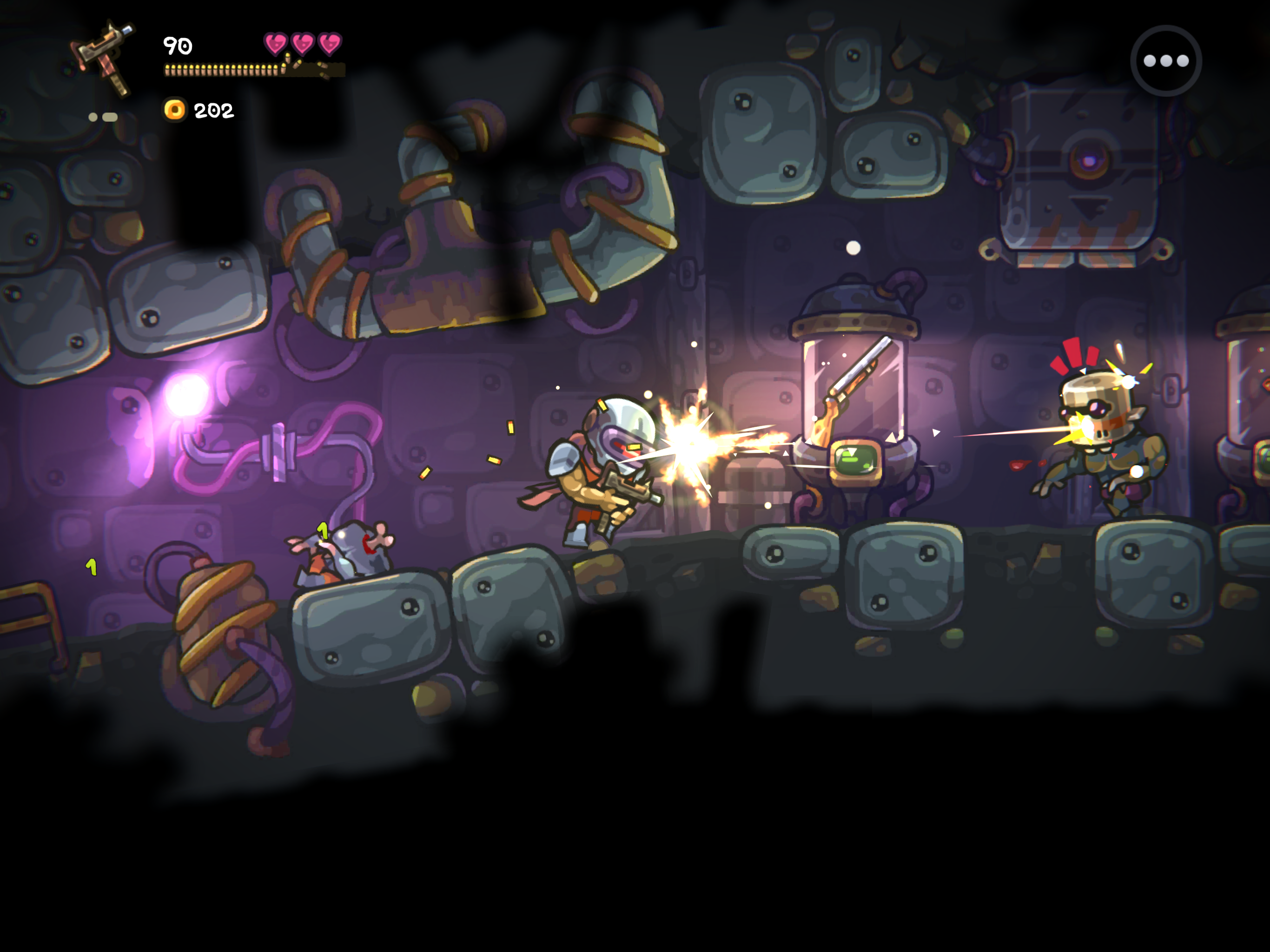Click the grenade indicator dots under the weapon icon
This screenshot has width=1270, height=952.
pyautogui.click(x=102, y=116)
